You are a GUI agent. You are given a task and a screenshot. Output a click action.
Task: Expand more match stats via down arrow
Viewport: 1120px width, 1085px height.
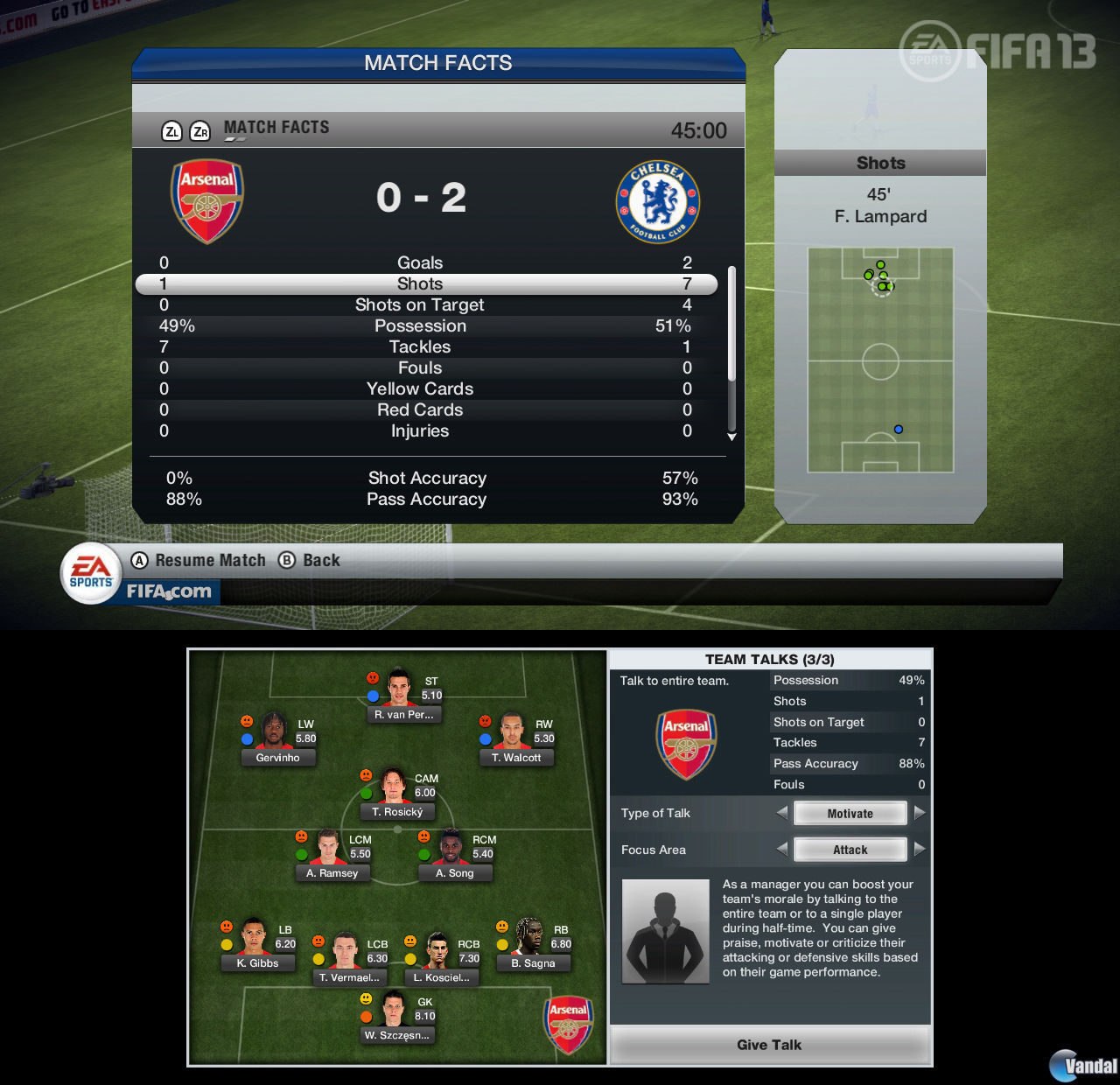[732, 436]
